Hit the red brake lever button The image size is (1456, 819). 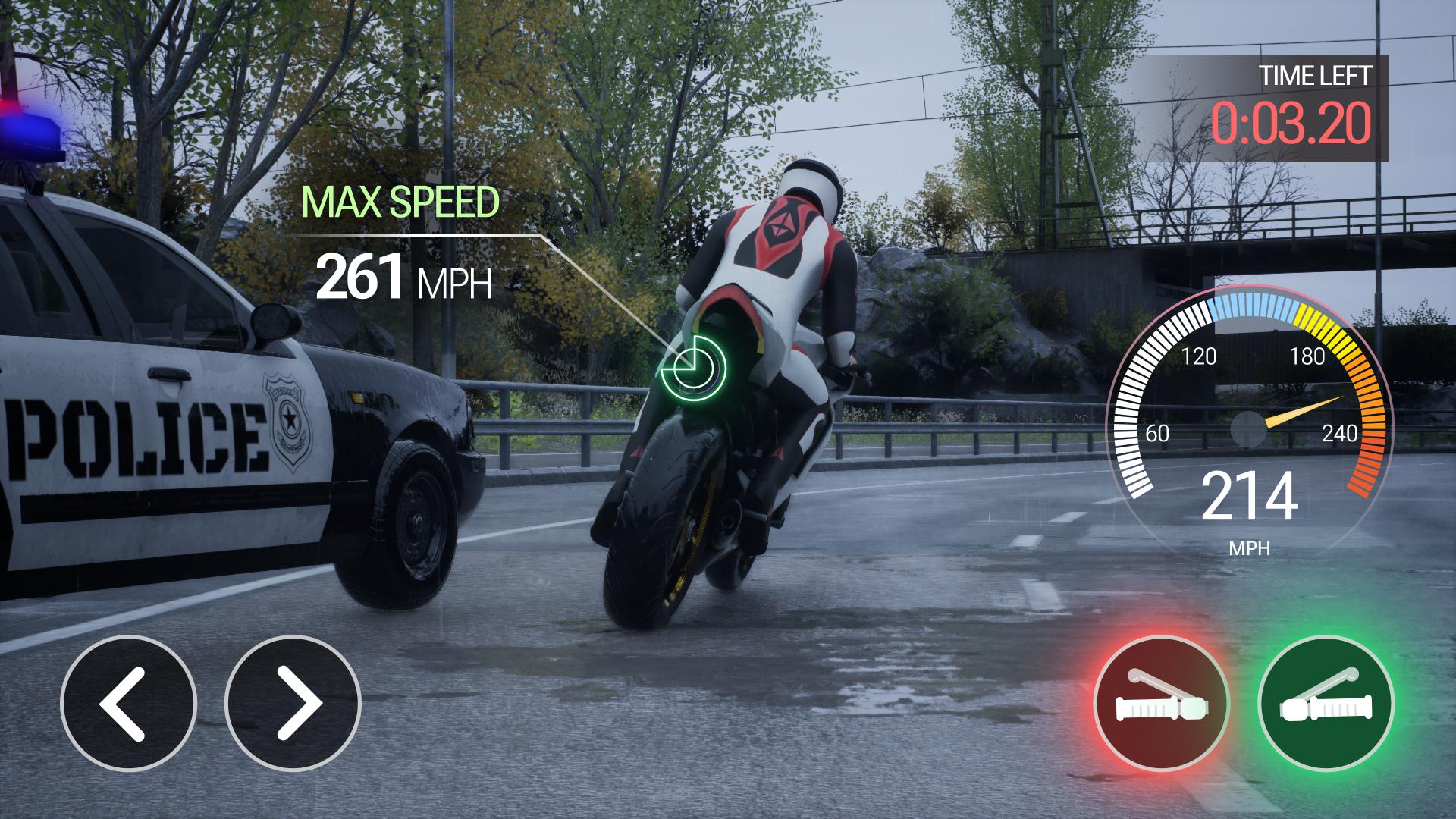point(1161,703)
